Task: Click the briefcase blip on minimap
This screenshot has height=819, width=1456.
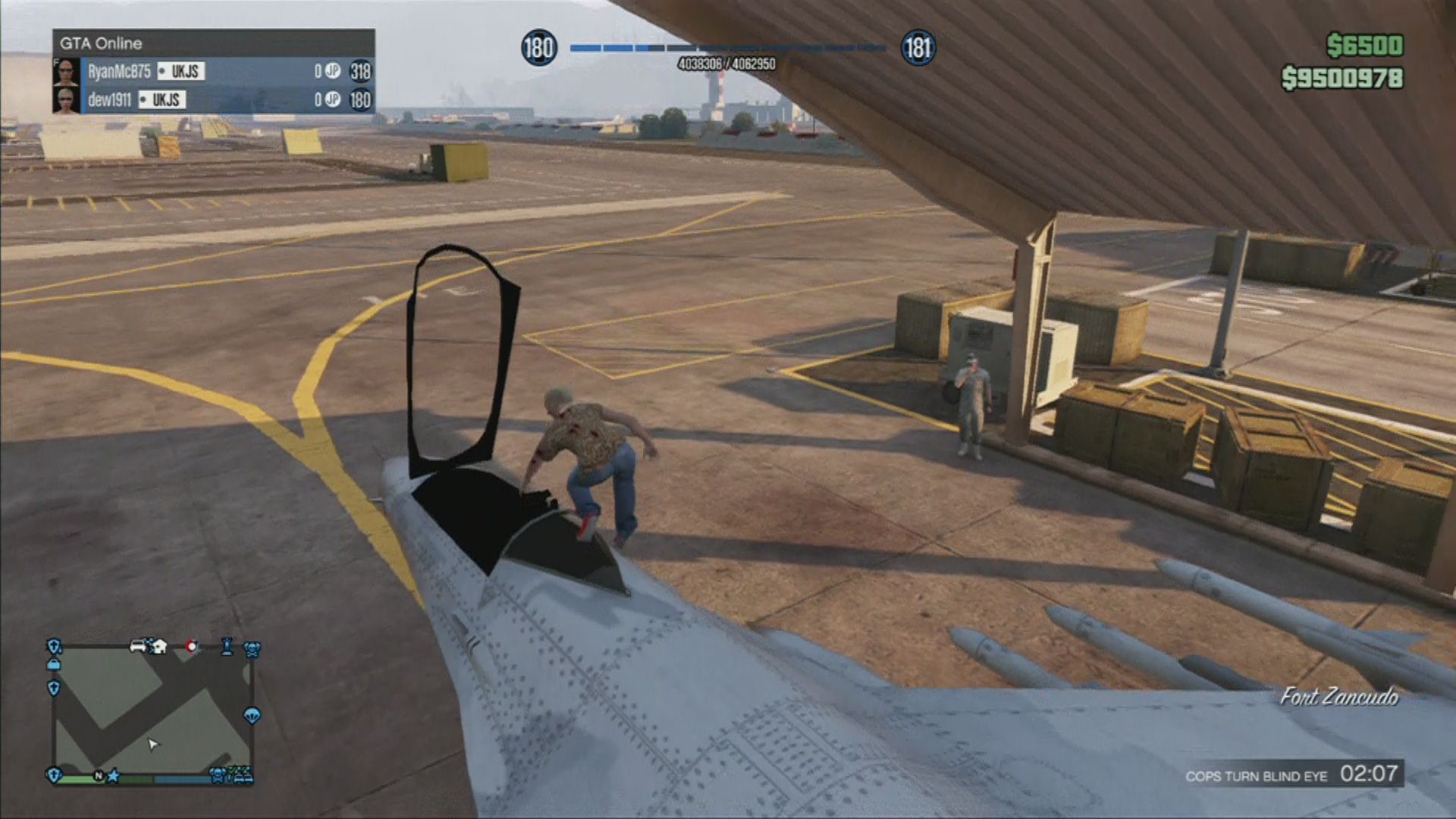Action: click(54, 664)
